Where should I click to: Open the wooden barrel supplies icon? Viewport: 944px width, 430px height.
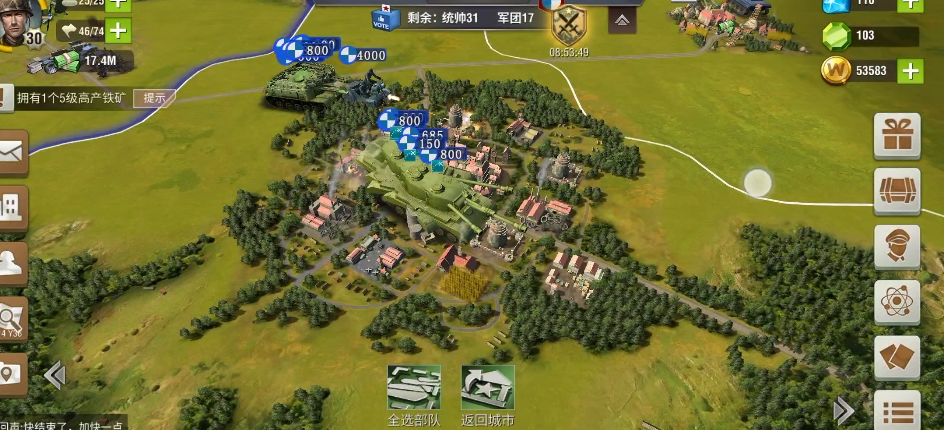pos(897,191)
